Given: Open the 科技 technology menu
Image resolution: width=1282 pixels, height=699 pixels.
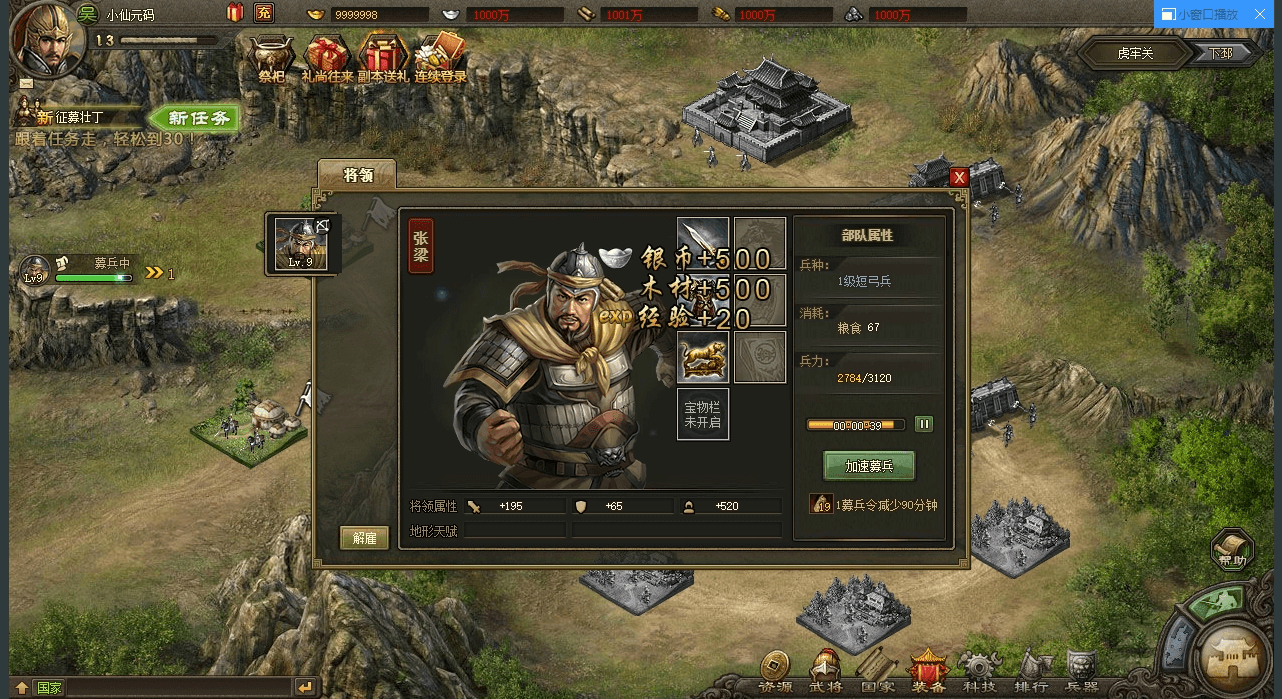Looking at the screenshot, I should (978, 672).
